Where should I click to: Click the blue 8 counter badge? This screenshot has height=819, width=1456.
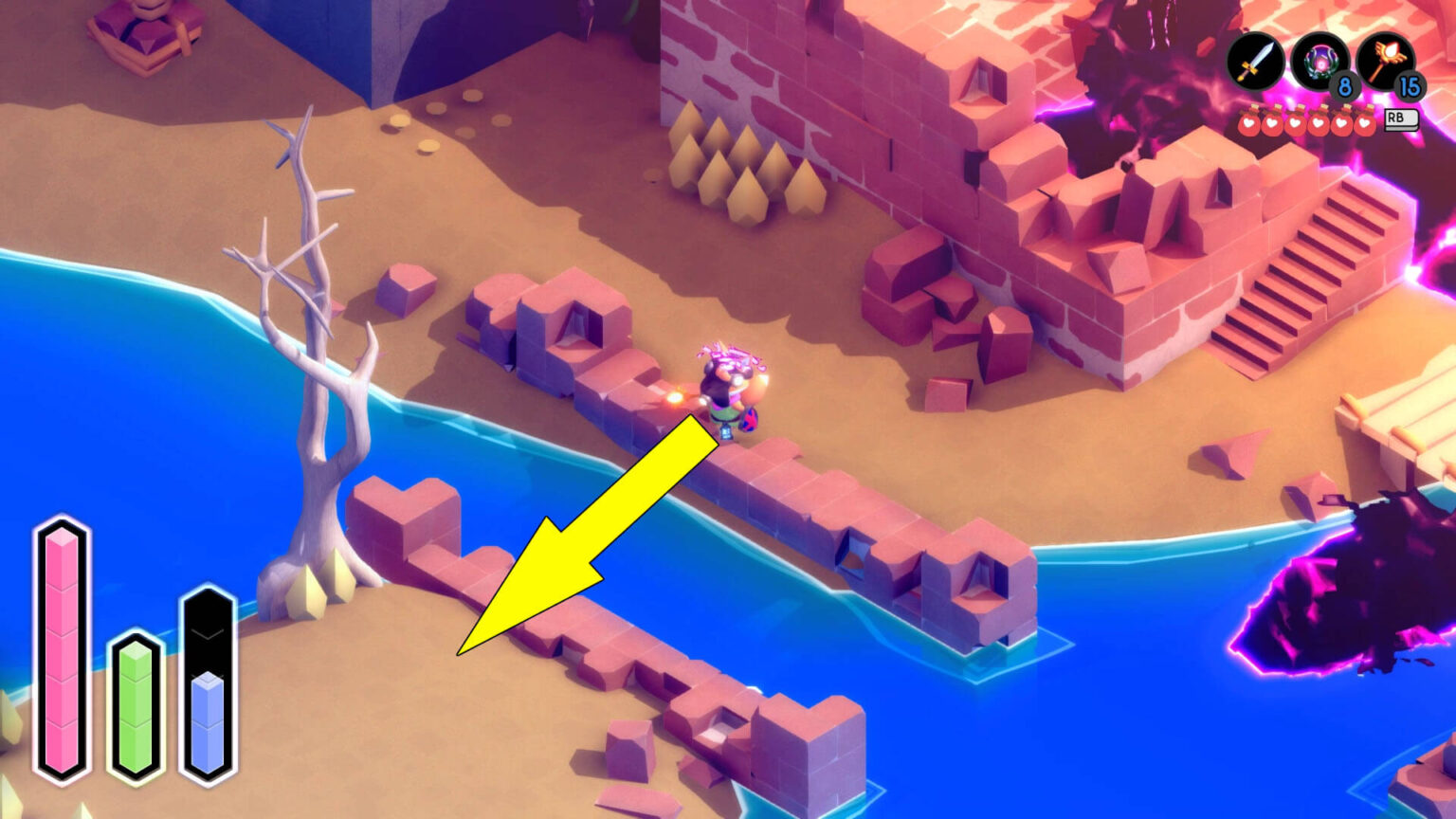coord(1344,88)
